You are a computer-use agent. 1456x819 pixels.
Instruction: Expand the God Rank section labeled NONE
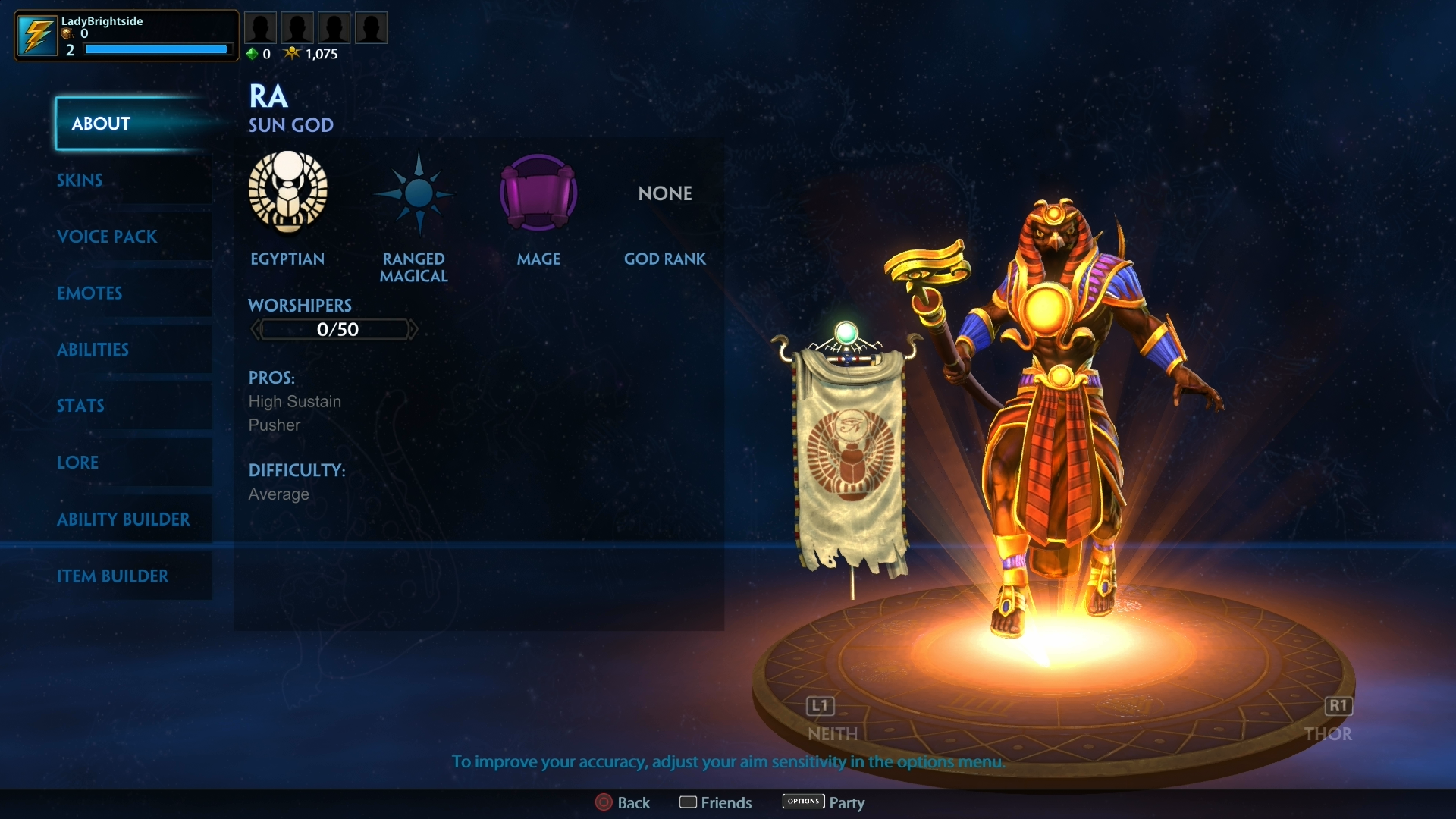(664, 193)
